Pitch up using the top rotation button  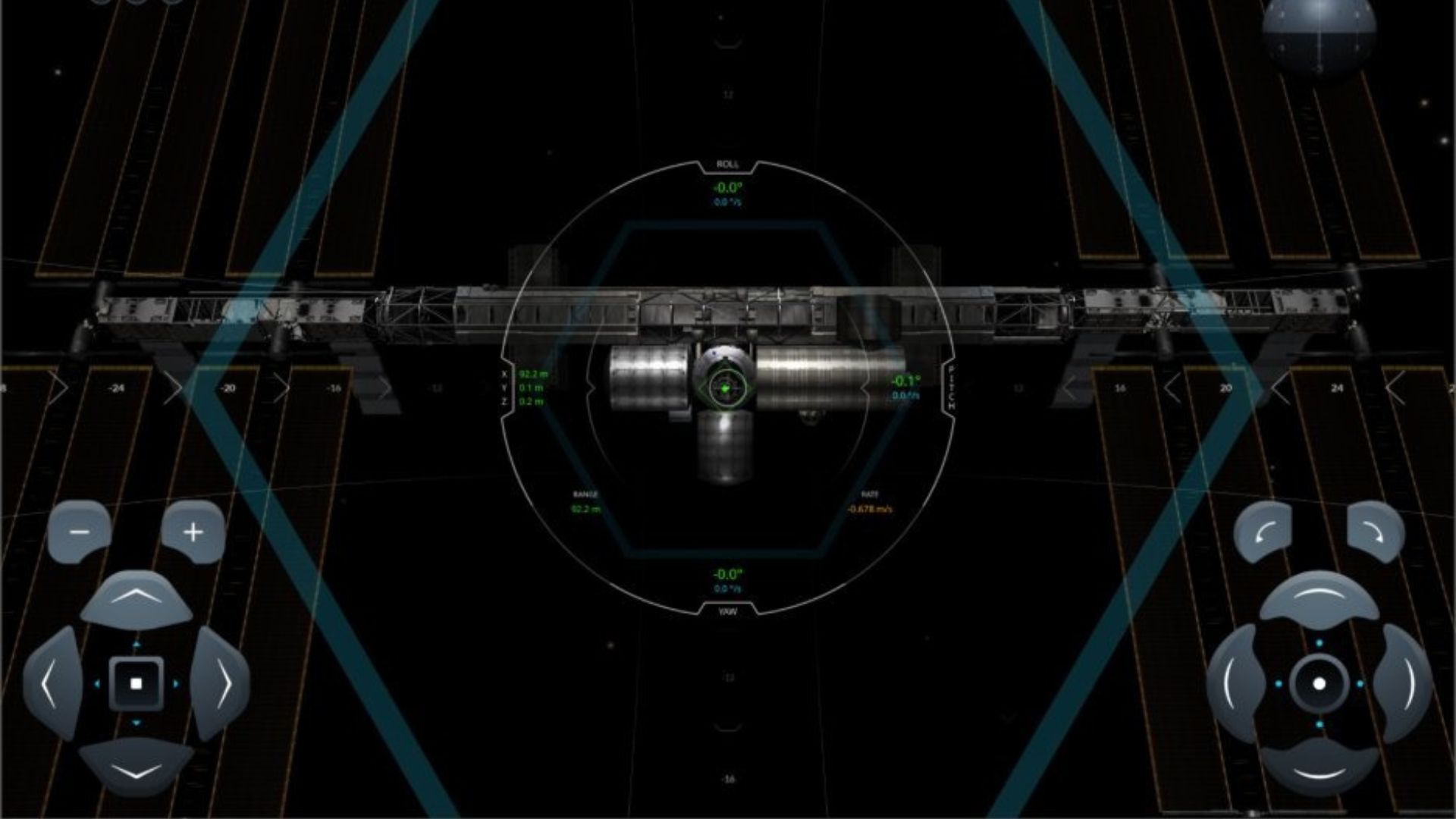[1319, 599]
